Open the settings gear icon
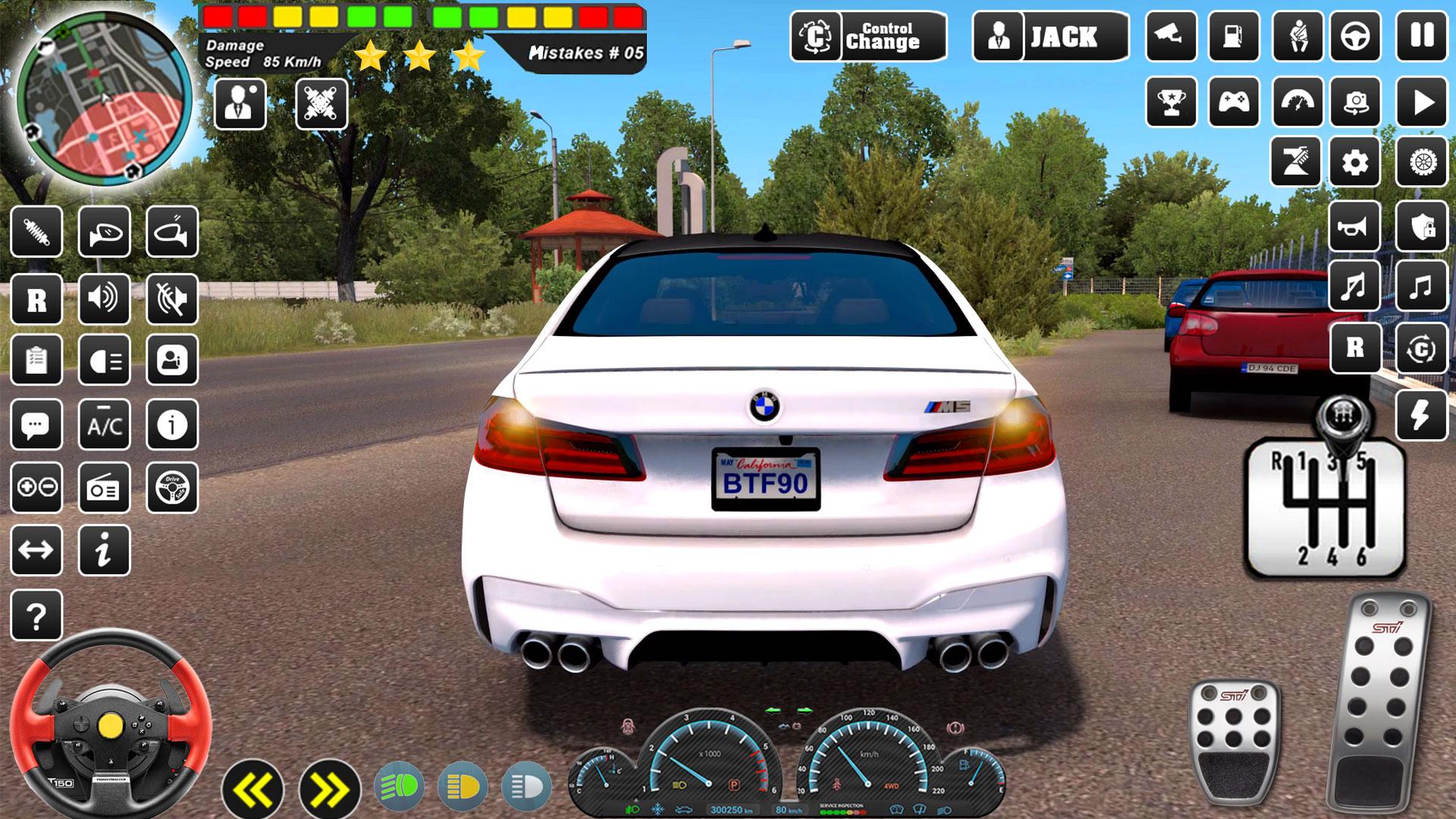 [x=1355, y=162]
